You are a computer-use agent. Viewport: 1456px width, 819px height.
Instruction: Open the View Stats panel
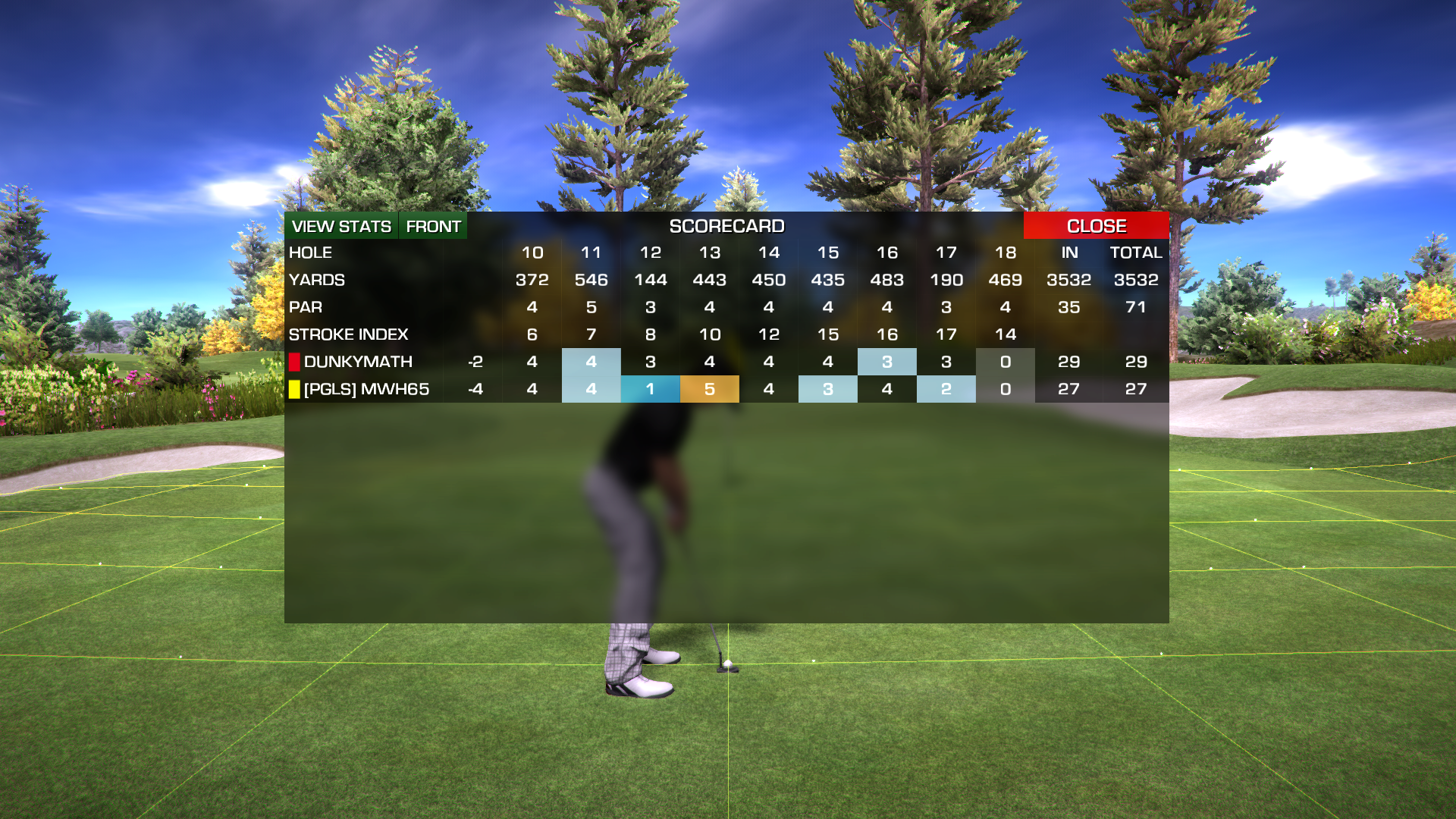[341, 226]
